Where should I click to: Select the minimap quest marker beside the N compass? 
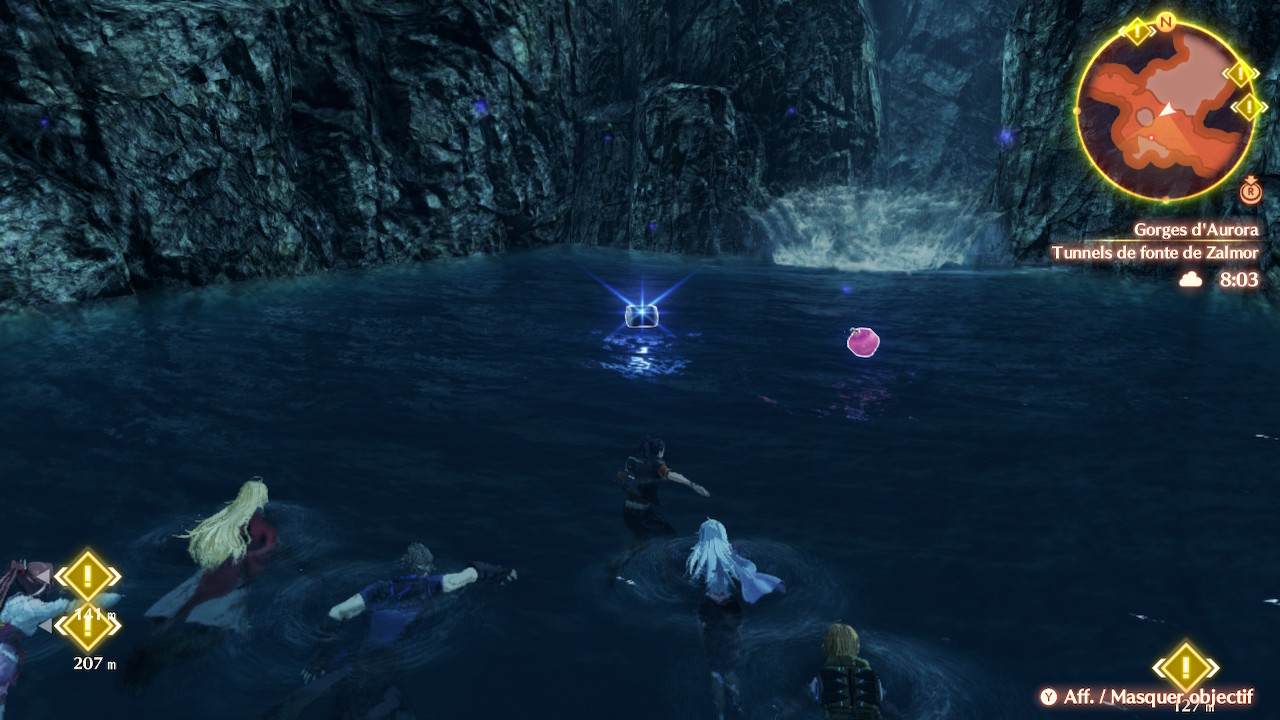tap(1138, 31)
